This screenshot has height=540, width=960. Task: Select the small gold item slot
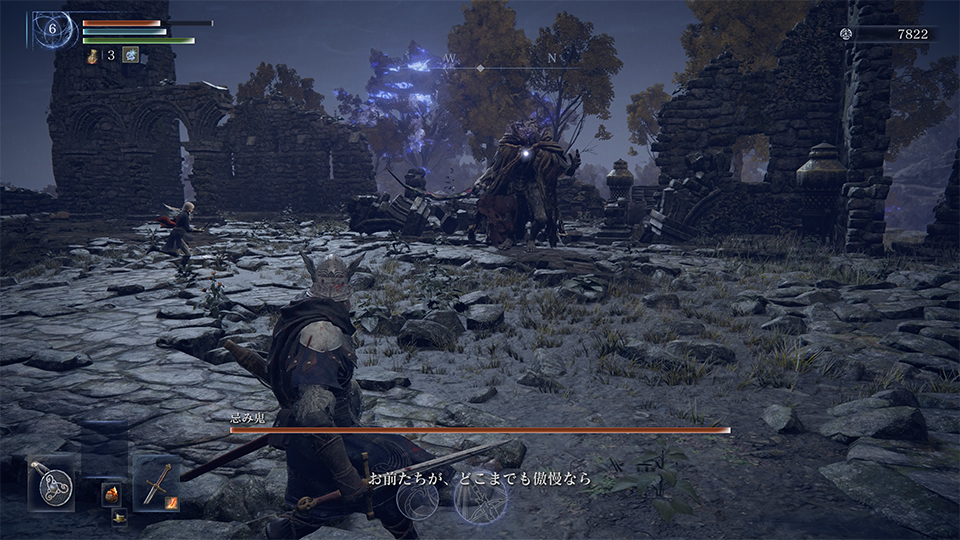[119, 516]
